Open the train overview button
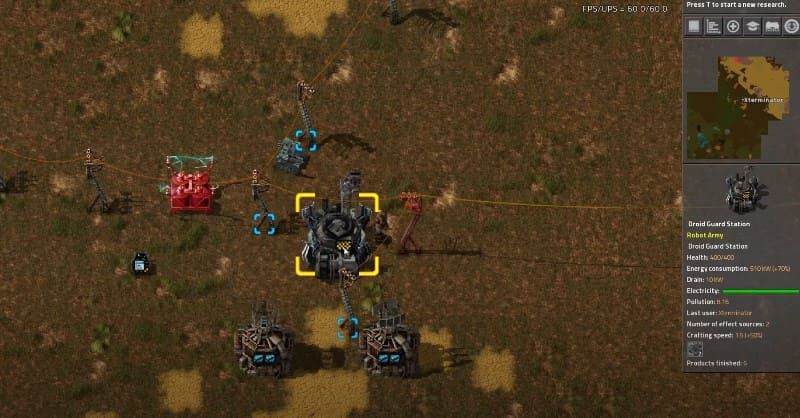The width and height of the screenshot is (800, 418). pyautogui.click(x=771, y=27)
